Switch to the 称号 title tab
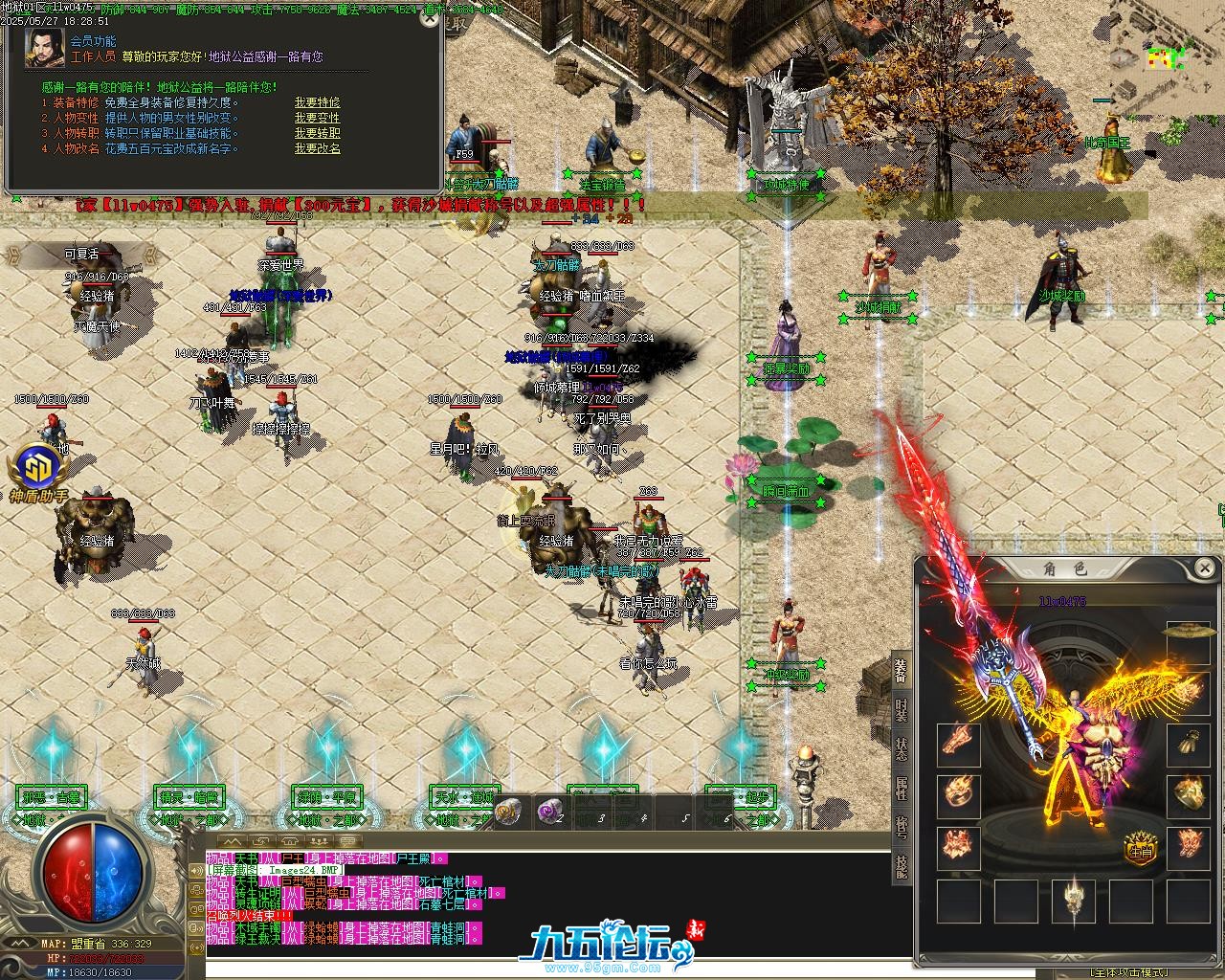The width and height of the screenshot is (1225, 980). 902,827
